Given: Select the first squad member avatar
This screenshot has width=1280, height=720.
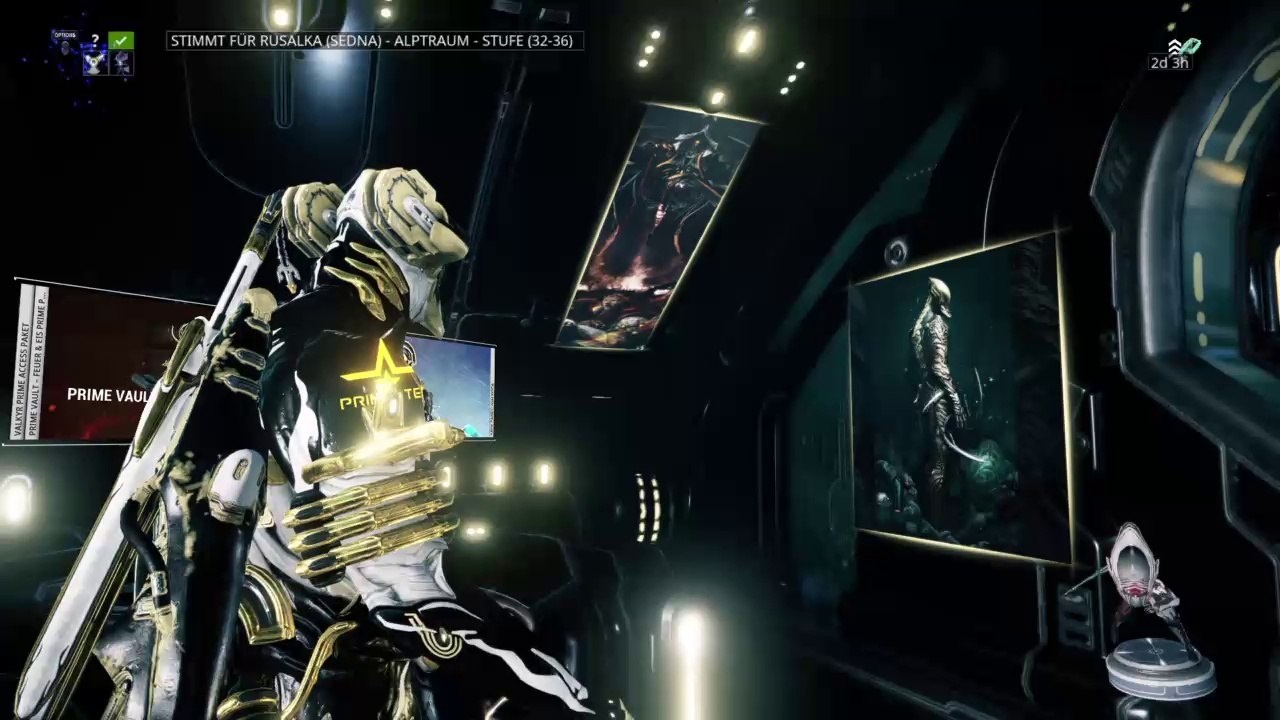Looking at the screenshot, I should click(x=96, y=63).
